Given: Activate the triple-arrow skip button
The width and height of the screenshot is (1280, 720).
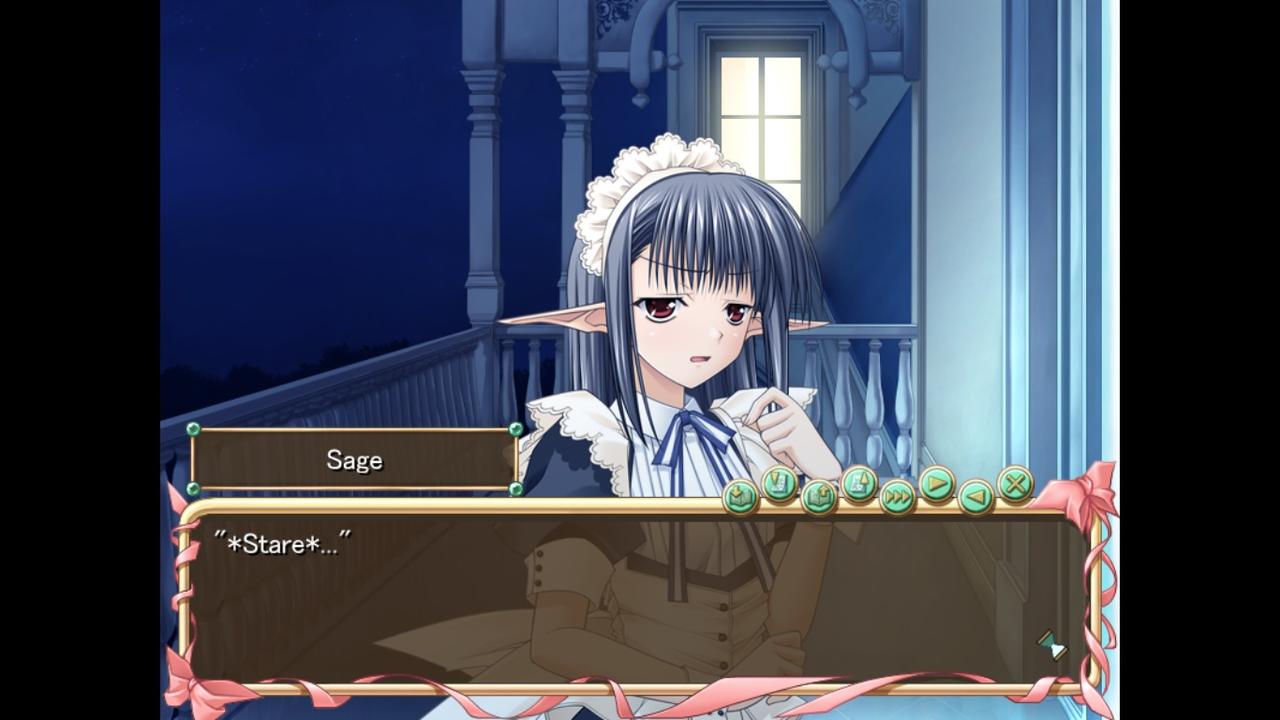Looking at the screenshot, I should 898,495.
